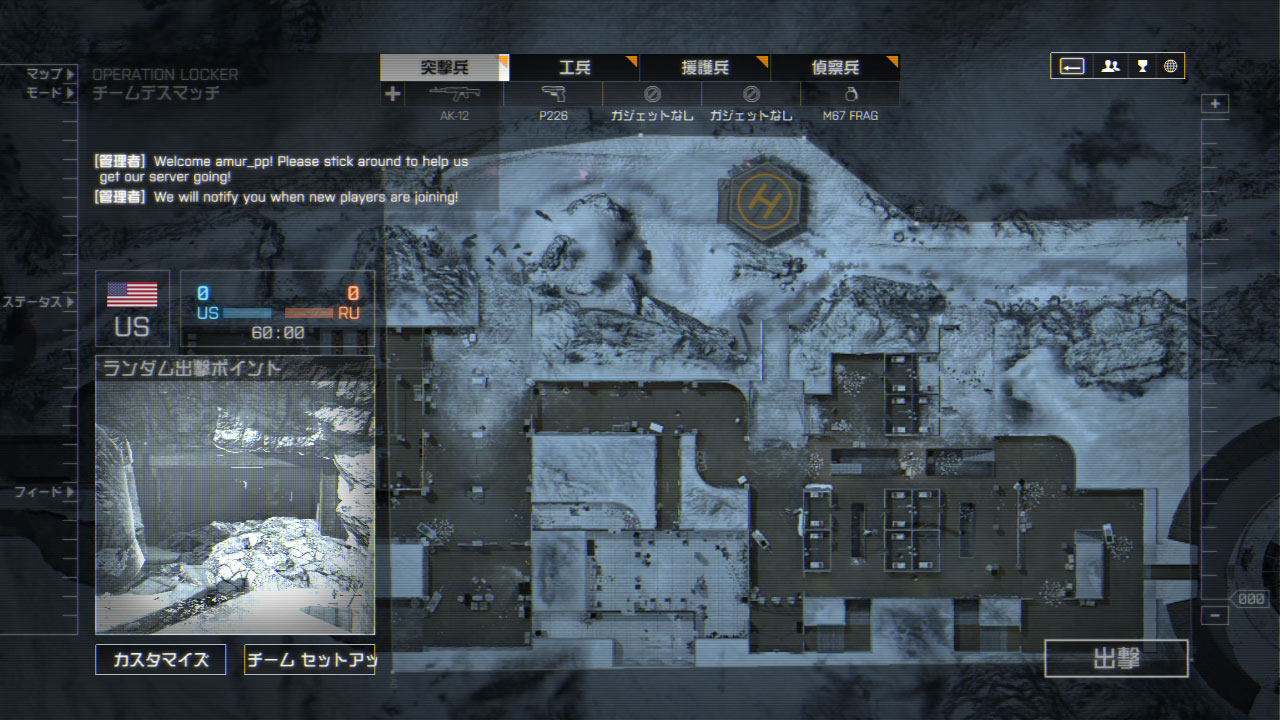Switch to the 工兵 engineer class tab

[575, 68]
